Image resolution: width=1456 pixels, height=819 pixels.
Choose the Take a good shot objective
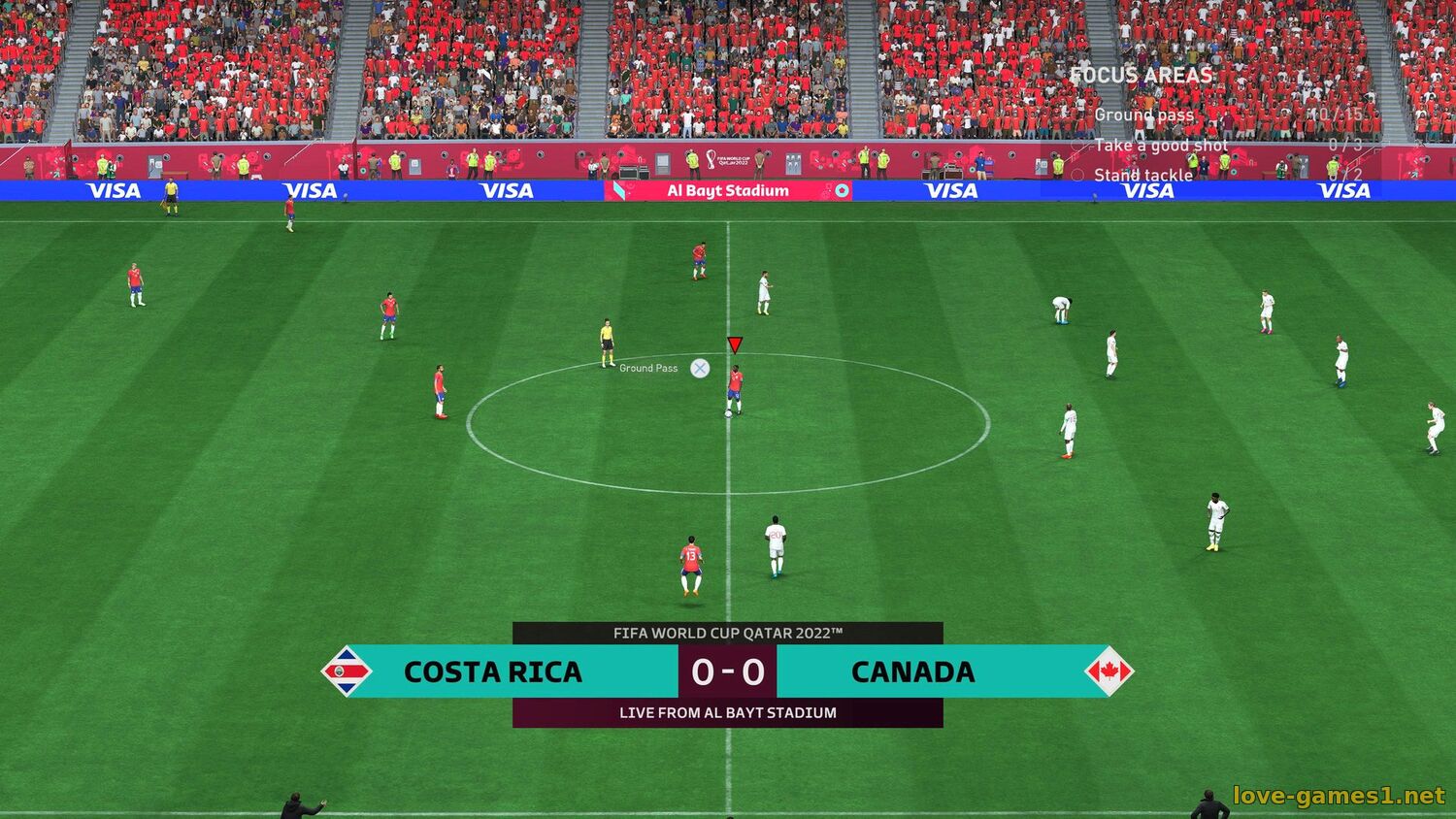1160,145
